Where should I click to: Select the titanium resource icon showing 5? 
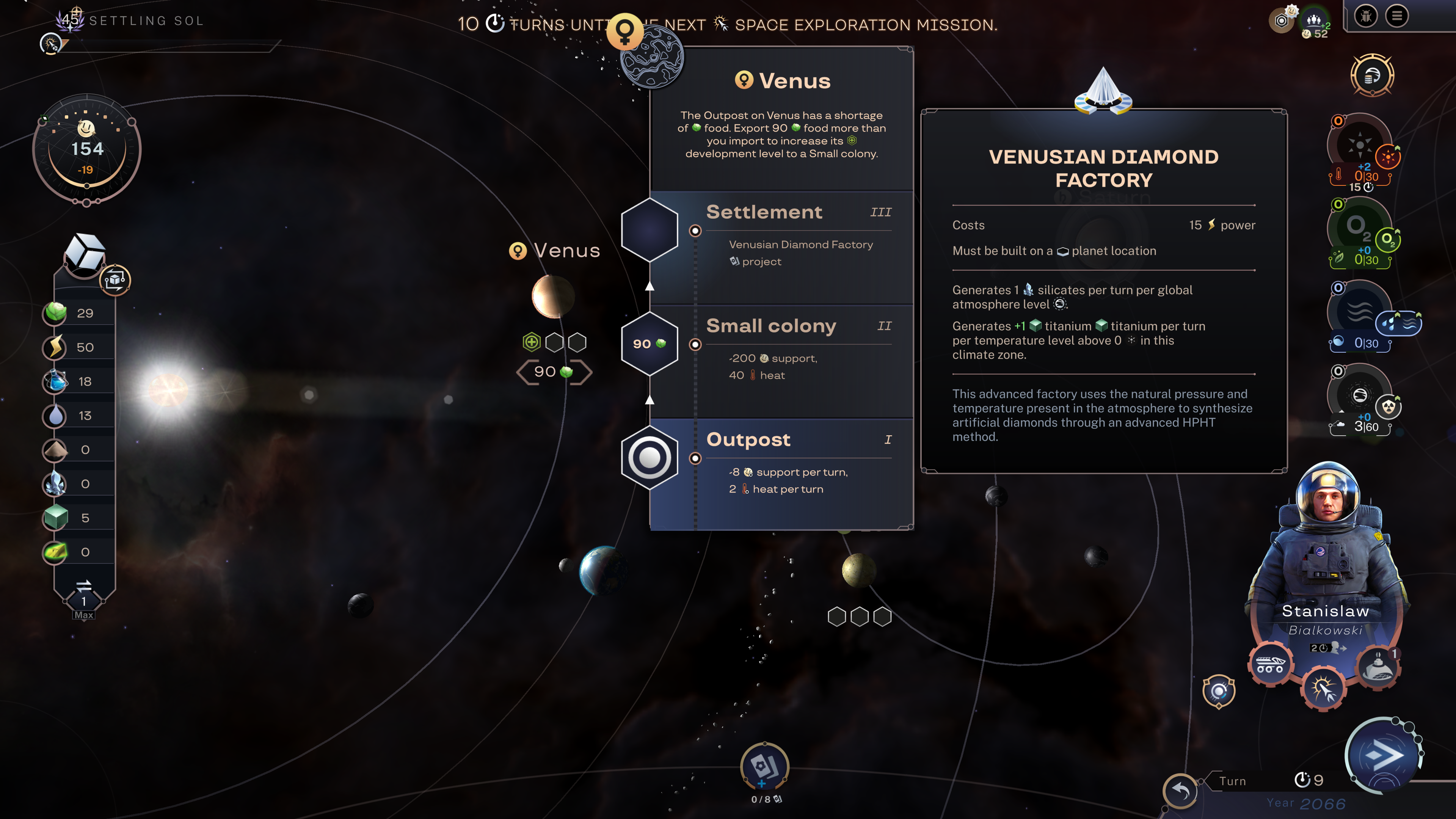pos(55,518)
